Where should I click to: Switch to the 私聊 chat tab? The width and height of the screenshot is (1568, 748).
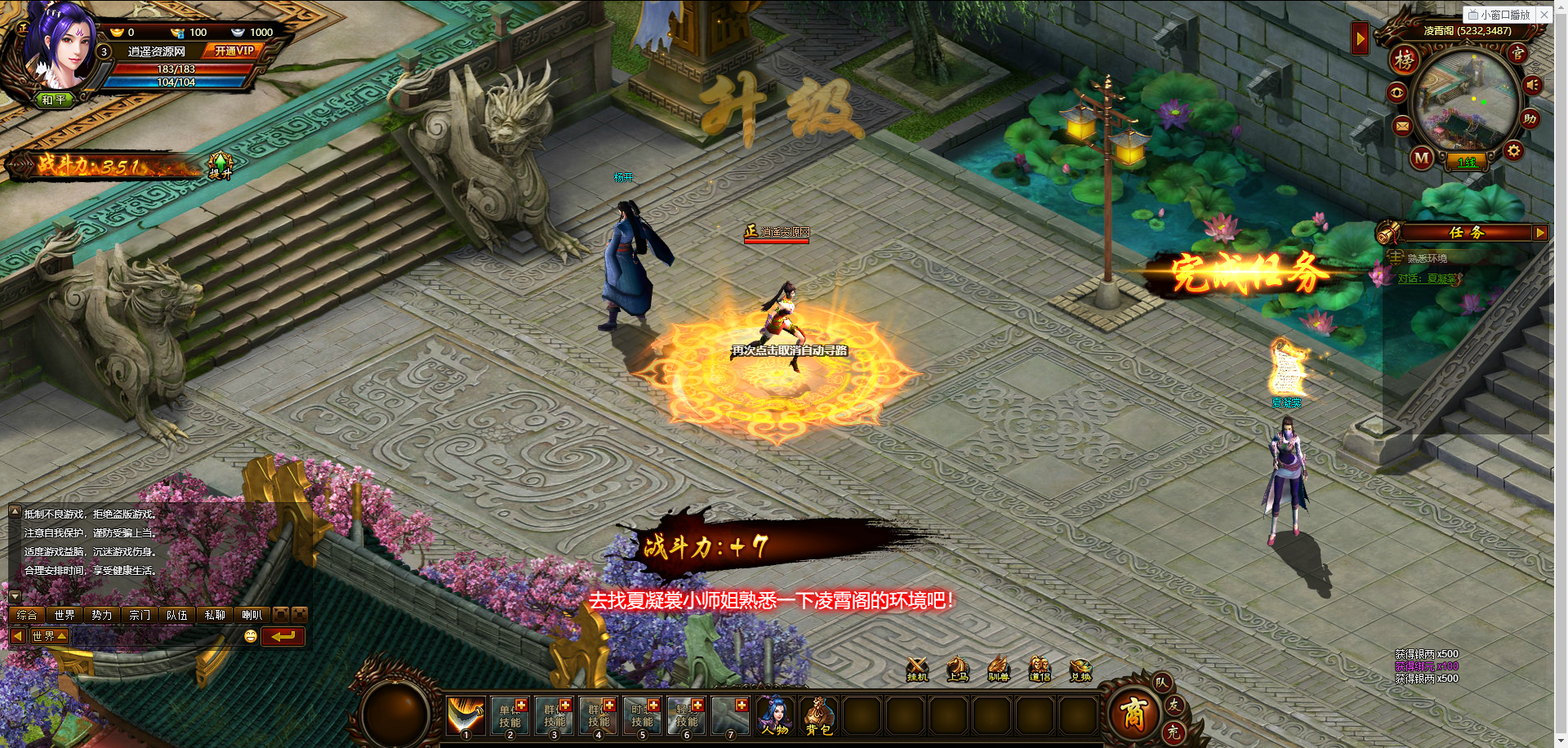click(214, 615)
